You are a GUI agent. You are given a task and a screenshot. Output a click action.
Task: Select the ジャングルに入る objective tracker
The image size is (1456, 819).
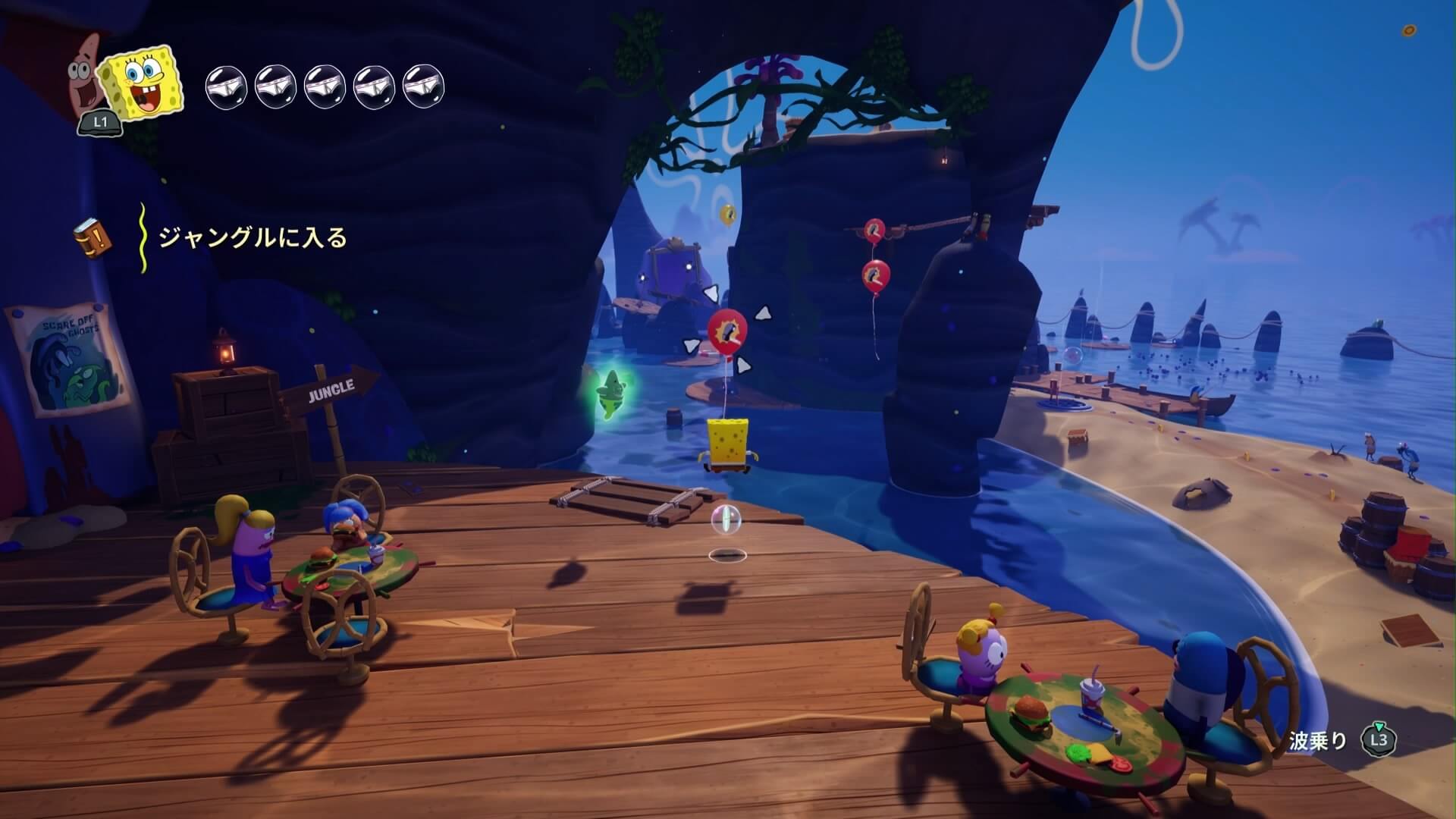[x=252, y=238]
